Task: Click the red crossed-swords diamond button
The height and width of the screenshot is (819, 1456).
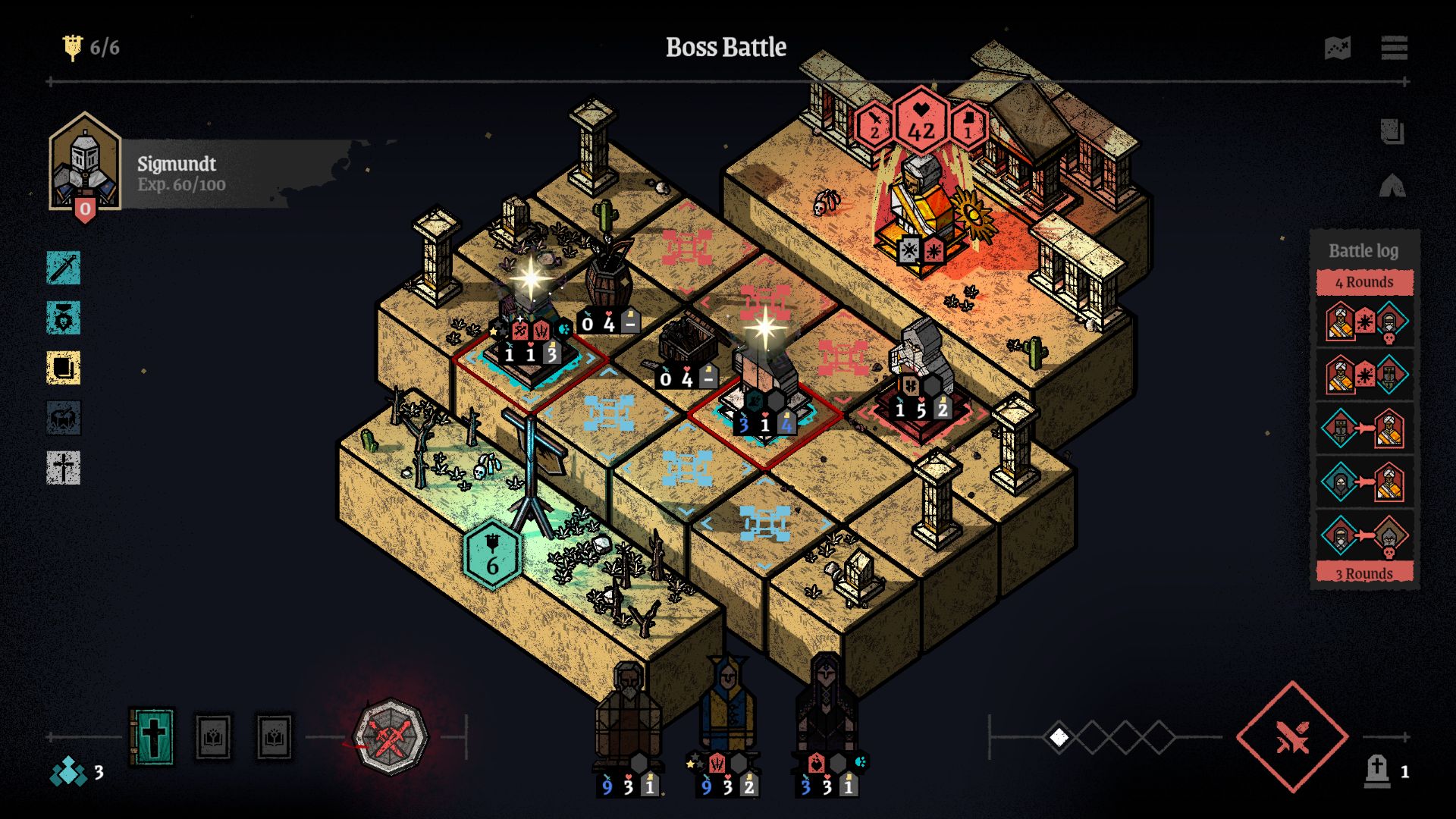Action: tap(1292, 736)
